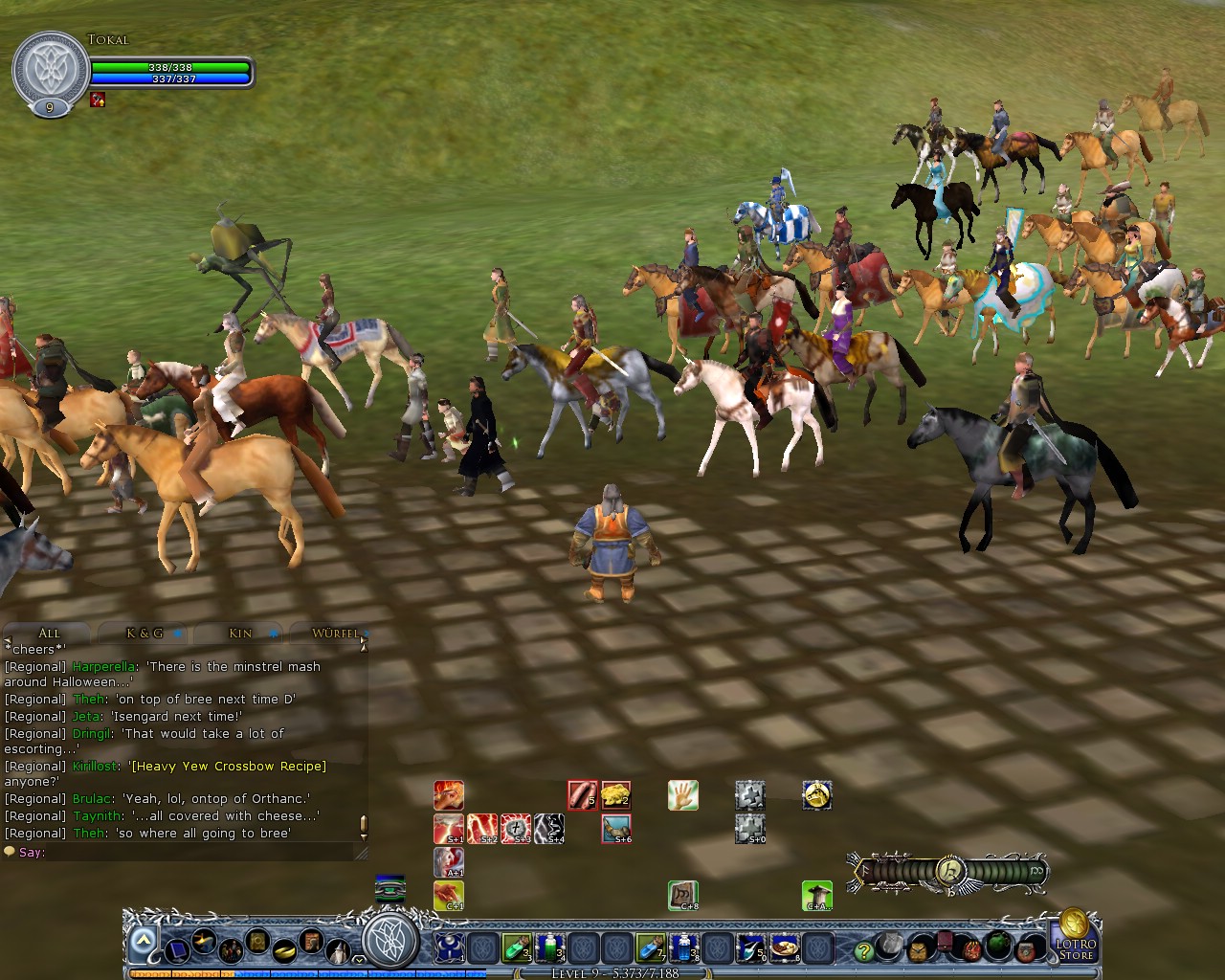Activate the horn skill labeled S+6
The image size is (1225, 980).
616,828
